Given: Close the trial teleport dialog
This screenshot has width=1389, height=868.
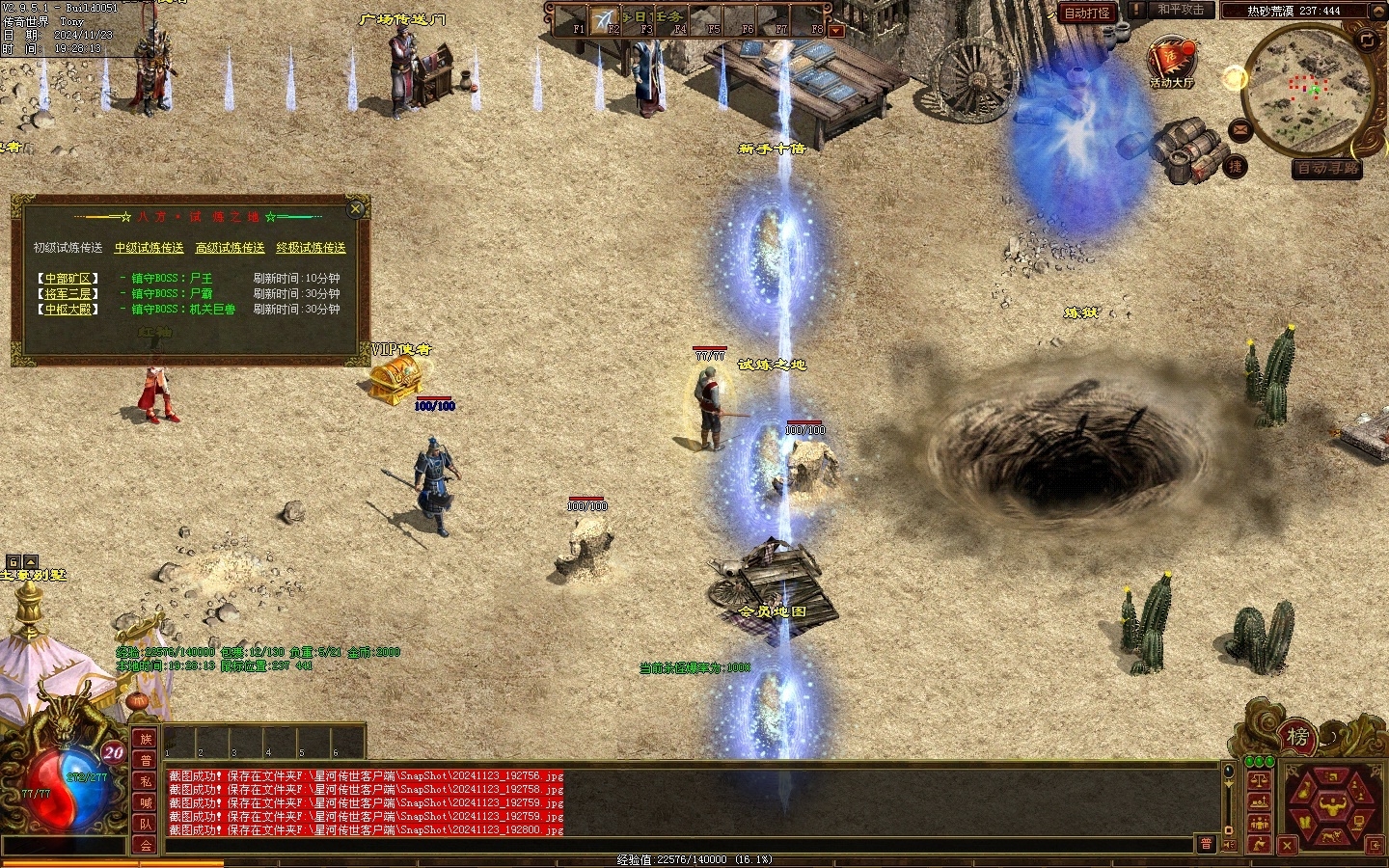Looking at the screenshot, I should tap(356, 208).
